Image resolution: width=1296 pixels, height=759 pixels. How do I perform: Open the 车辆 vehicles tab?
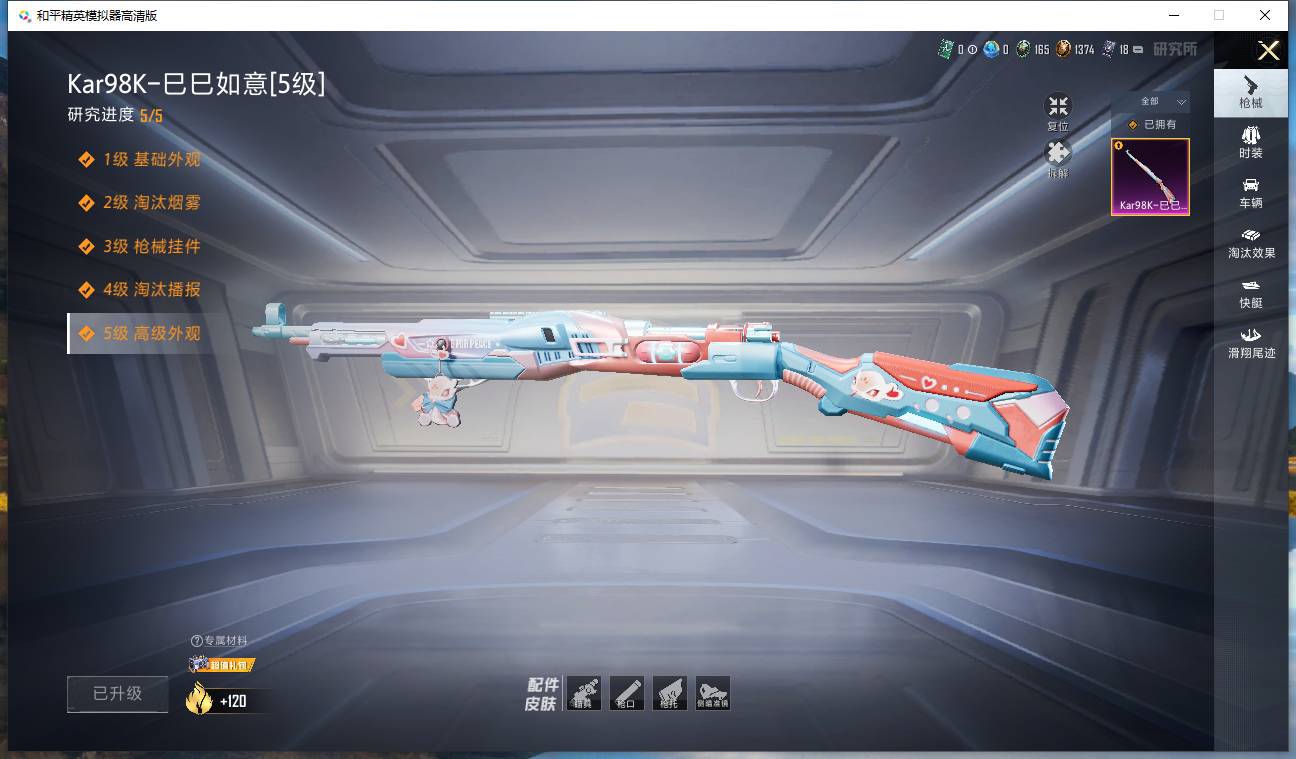pyautogui.click(x=1250, y=192)
